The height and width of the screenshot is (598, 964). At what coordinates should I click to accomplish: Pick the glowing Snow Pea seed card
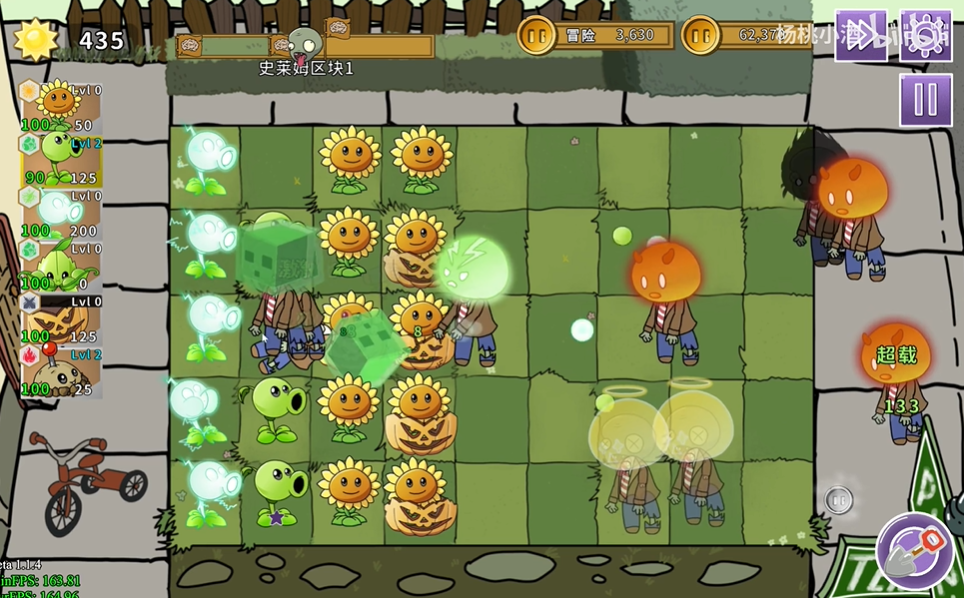pos(61,211)
